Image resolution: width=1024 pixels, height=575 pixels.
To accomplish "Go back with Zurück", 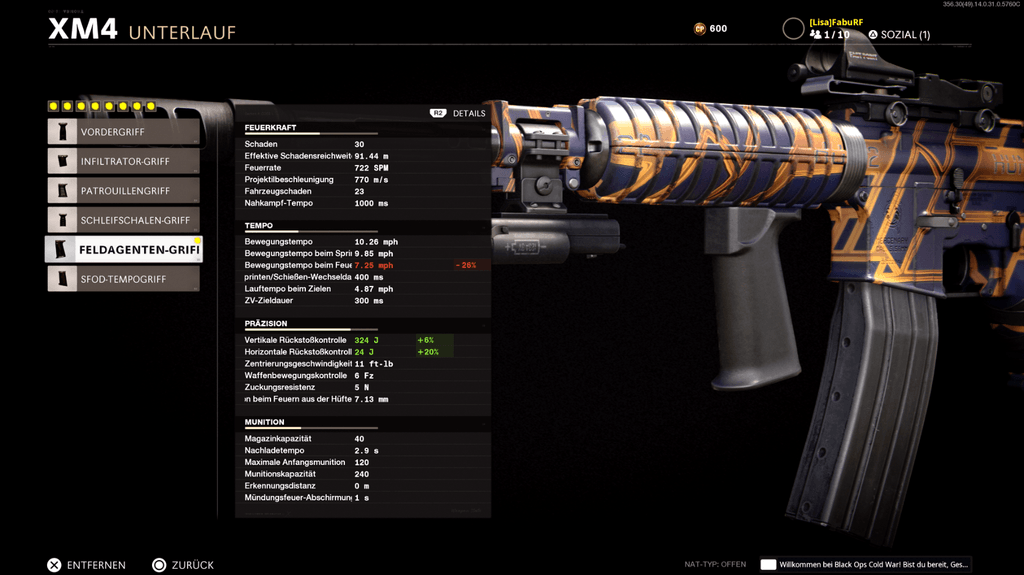I will (183, 565).
